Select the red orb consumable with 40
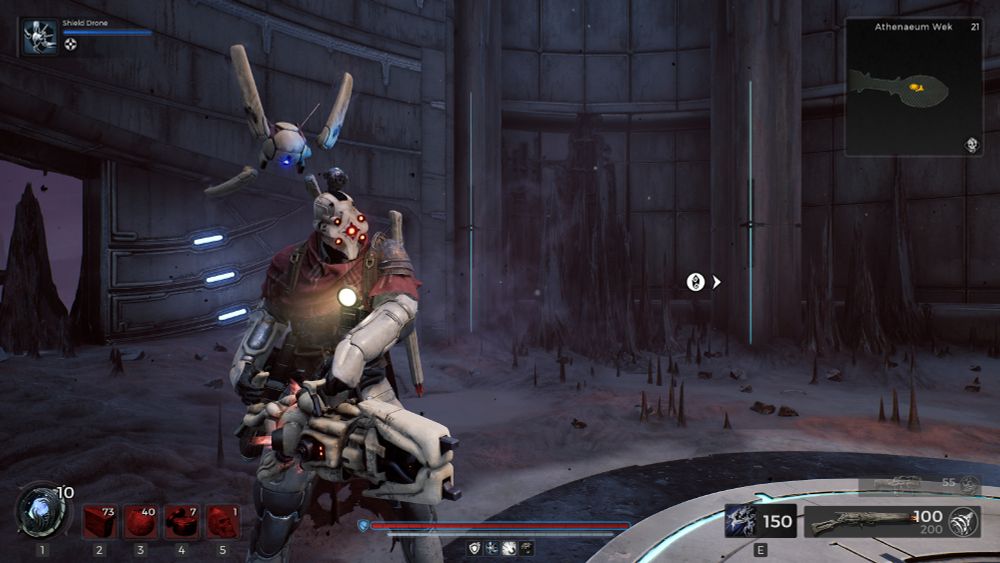The height and width of the screenshot is (563, 1000). [x=140, y=521]
